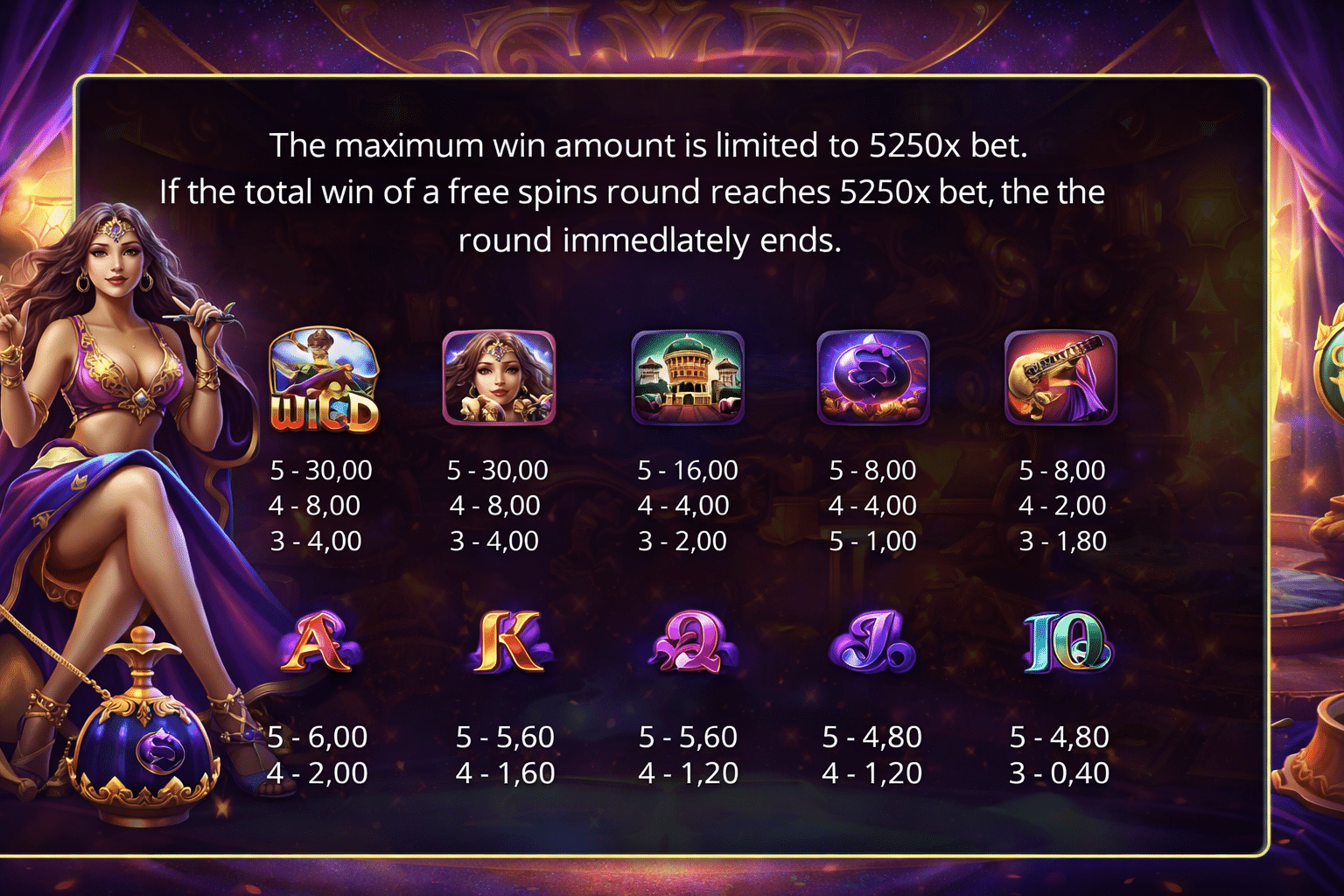Click the maximum win amount text
The image size is (1344, 896).
tap(652, 146)
